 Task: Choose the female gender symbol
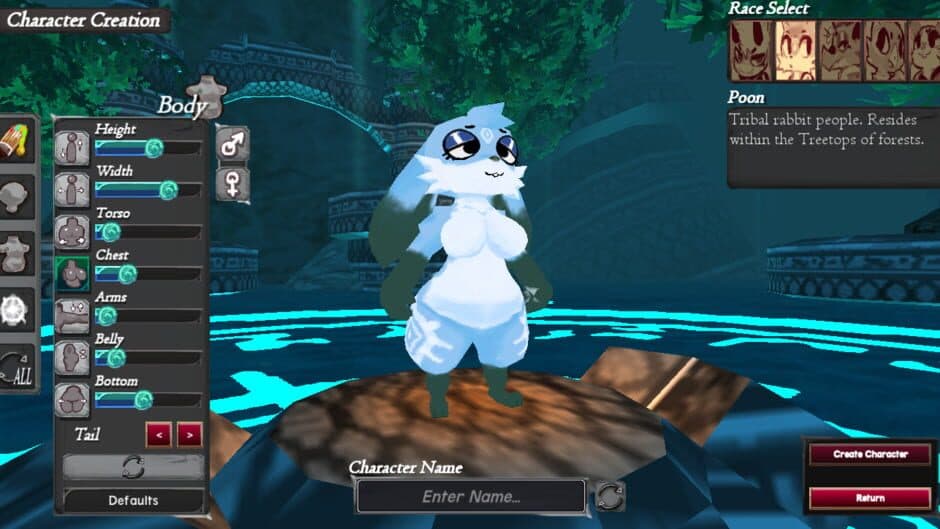click(232, 185)
